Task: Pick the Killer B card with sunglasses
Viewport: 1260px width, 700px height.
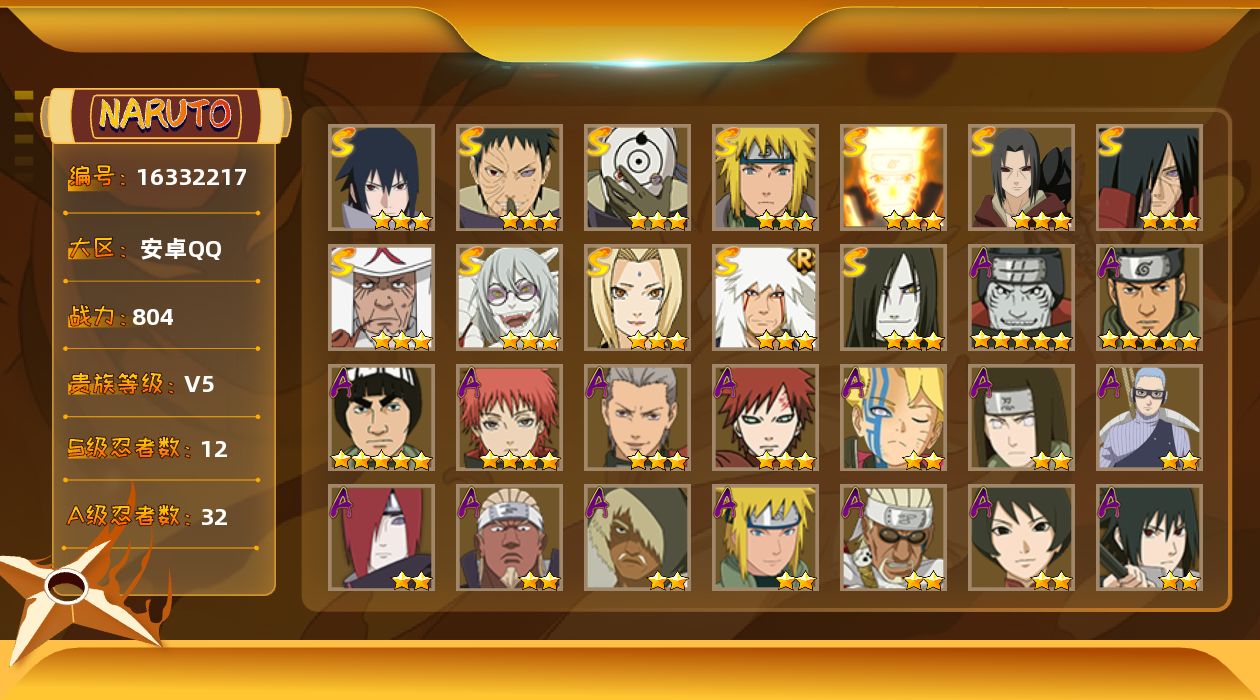Action: 893,537
